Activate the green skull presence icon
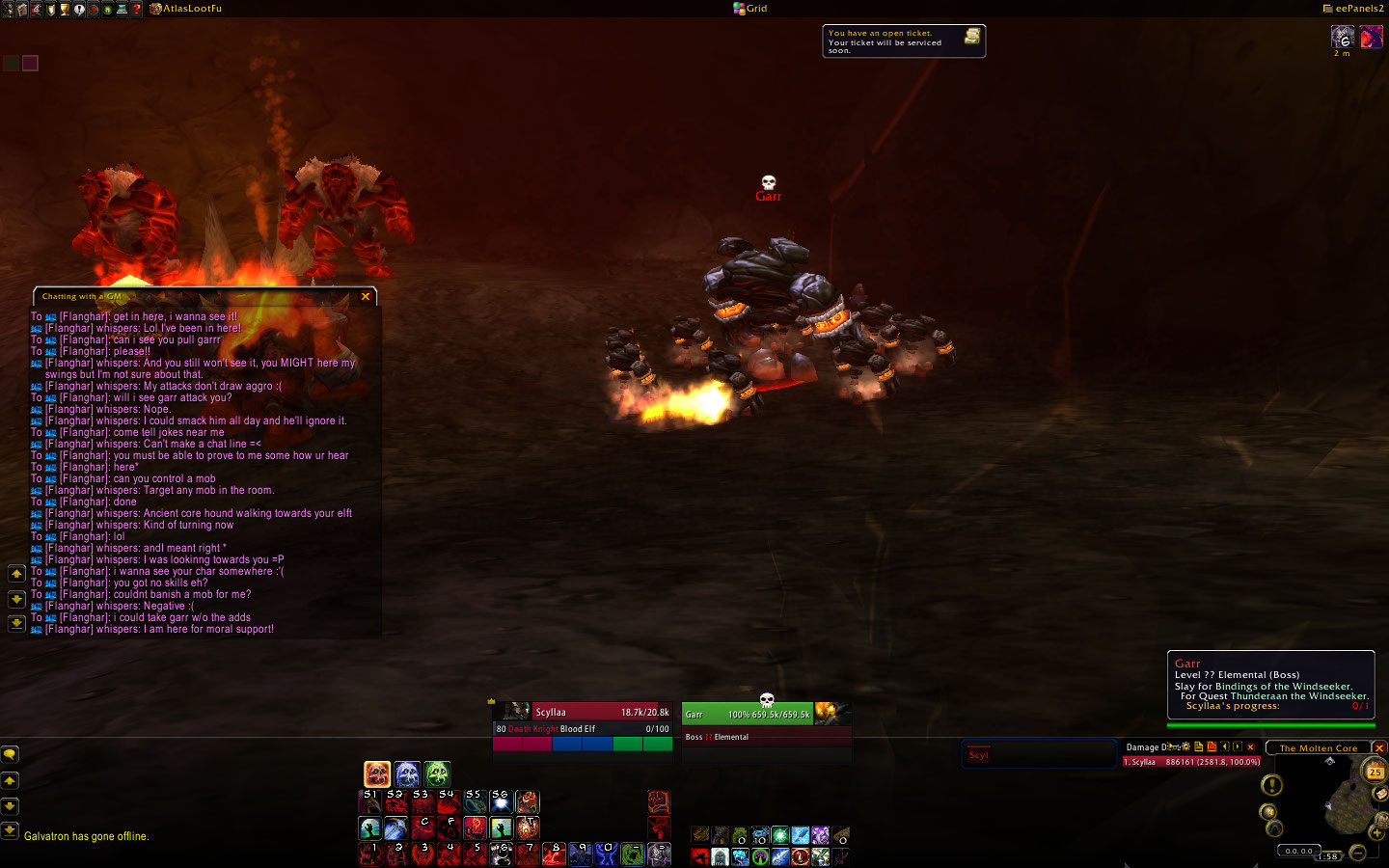This screenshot has height=868, width=1389. point(437,773)
